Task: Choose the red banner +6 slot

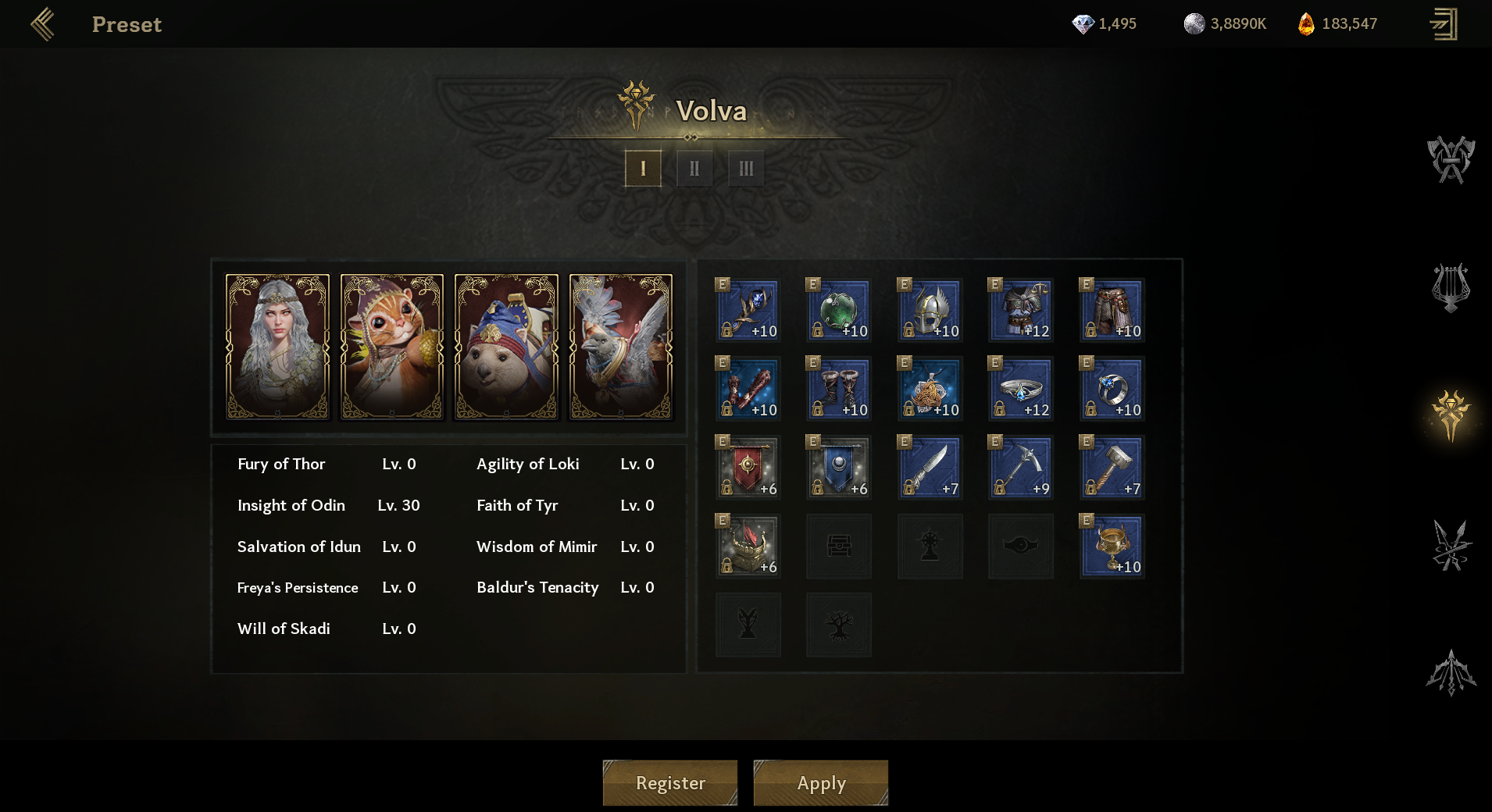Action: point(748,468)
